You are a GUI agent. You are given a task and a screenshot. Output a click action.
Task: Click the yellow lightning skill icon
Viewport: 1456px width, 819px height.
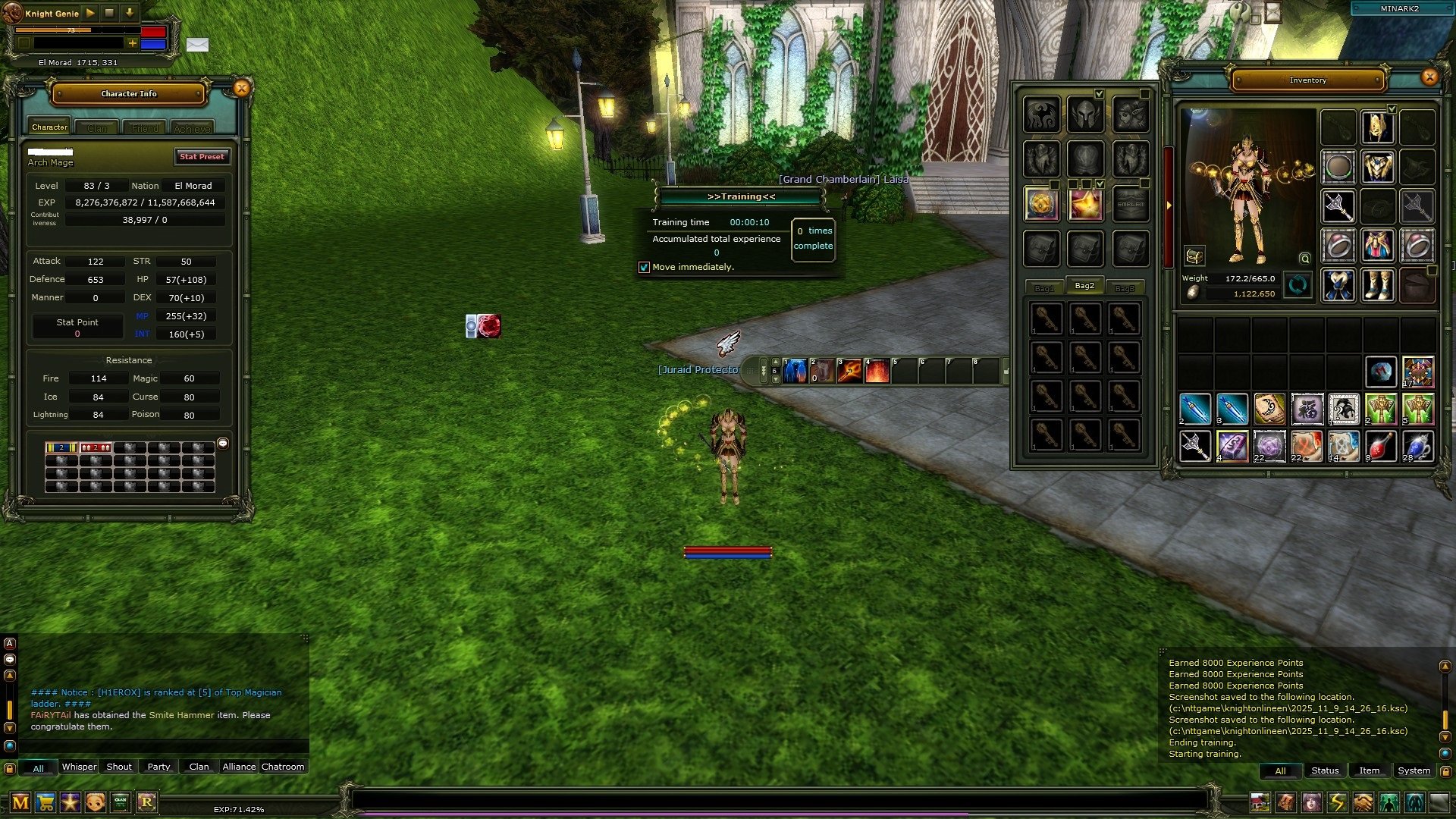point(1337,802)
